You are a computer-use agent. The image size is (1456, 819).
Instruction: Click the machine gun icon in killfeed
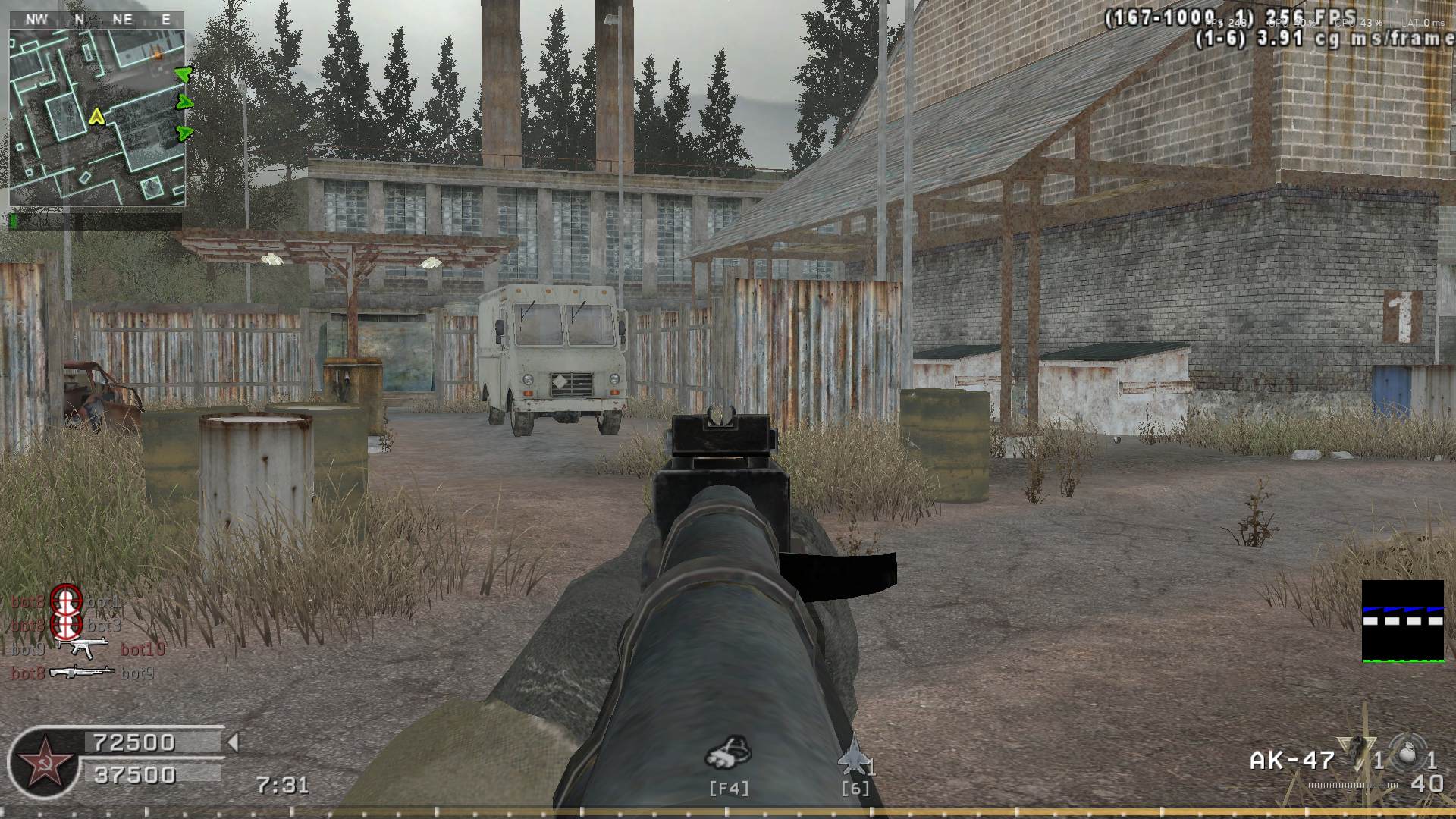[x=83, y=672]
